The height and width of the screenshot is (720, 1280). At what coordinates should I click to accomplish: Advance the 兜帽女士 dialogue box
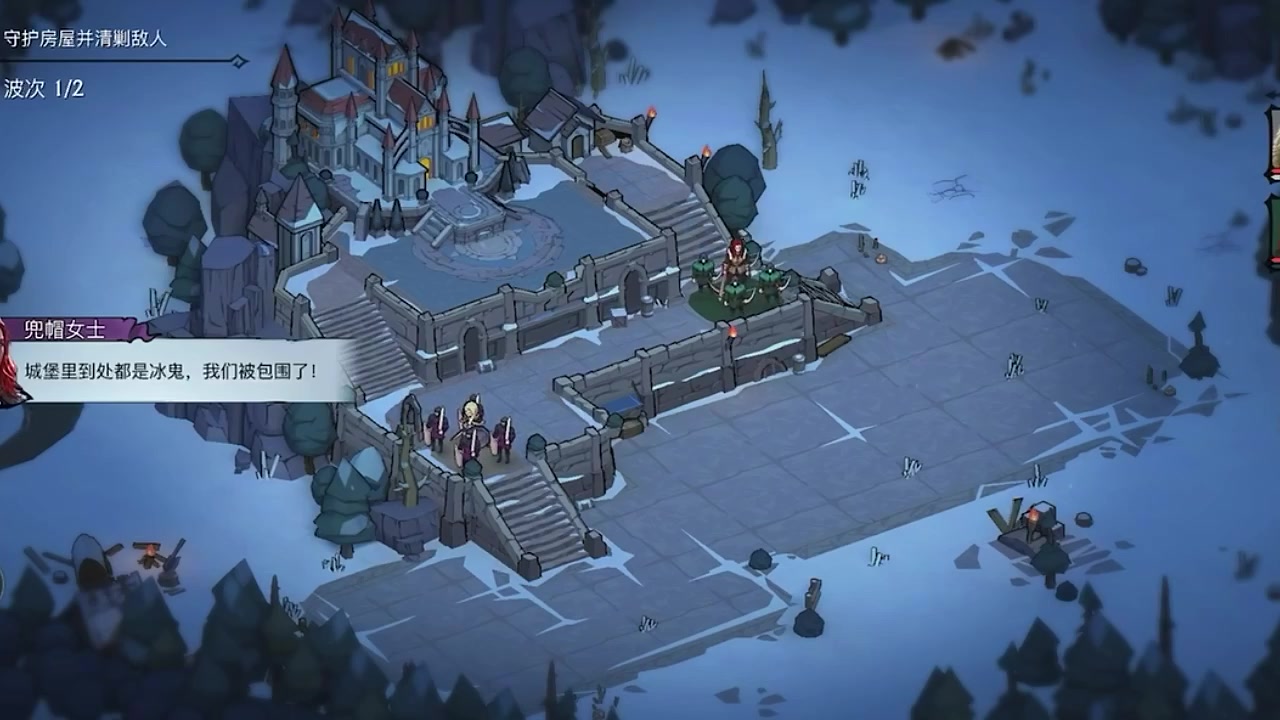[180, 371]
